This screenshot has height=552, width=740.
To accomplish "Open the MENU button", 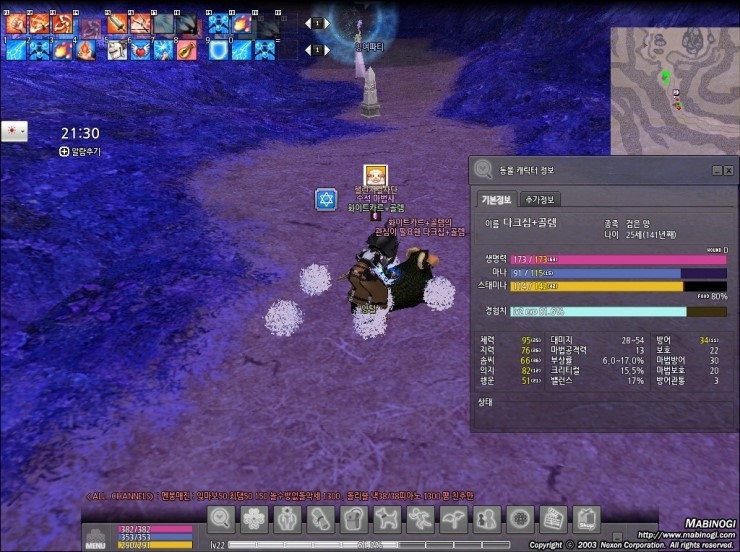I will [96, 538].
